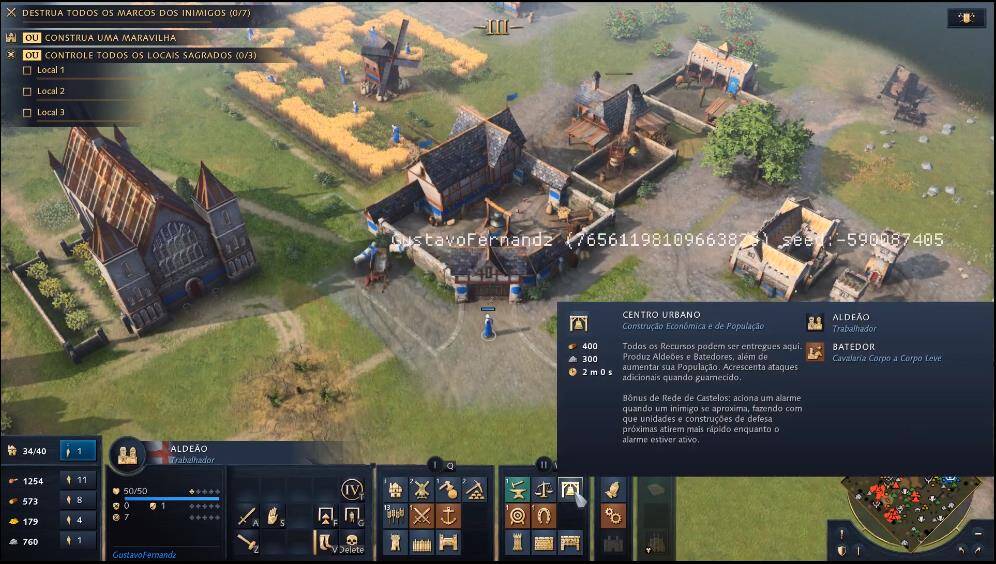Activate the villager attack sword command
Screen dimensions: 996x564
(247, 517)
